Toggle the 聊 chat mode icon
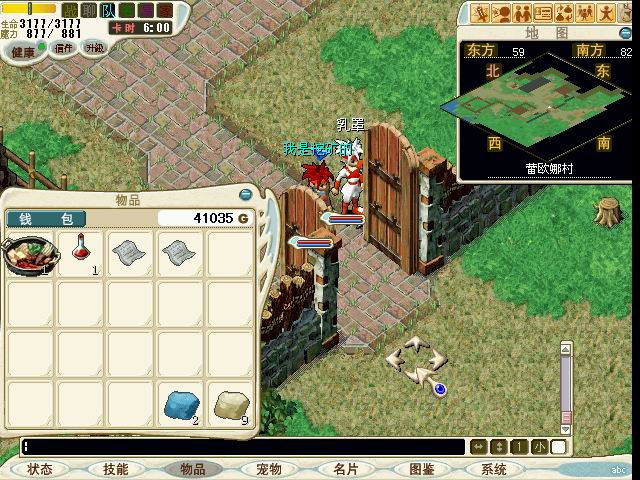This screenshot has height=480, width=640. pos(89,8)
